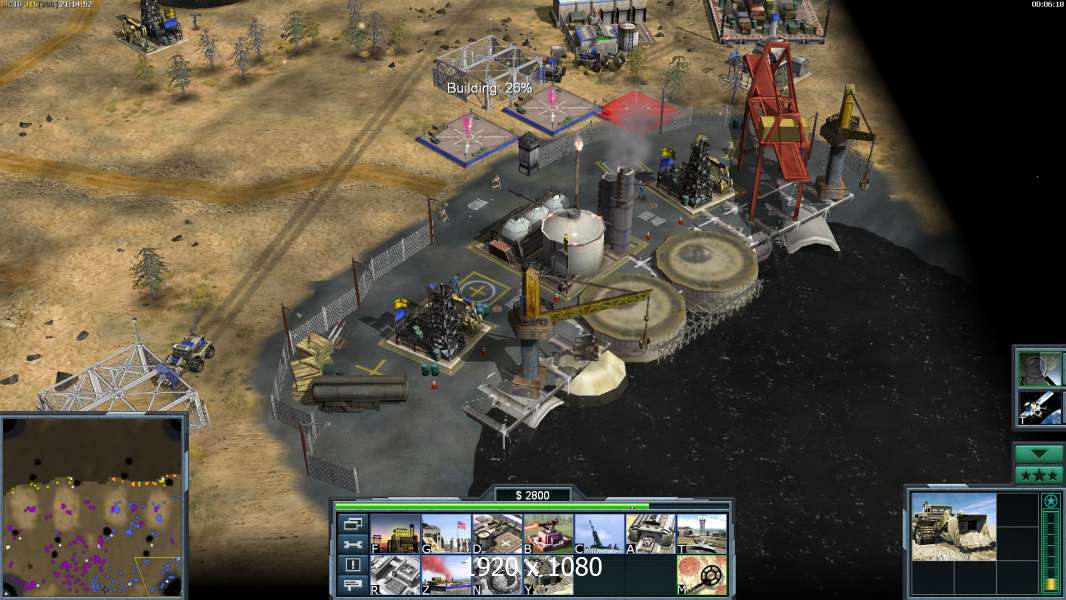Choose the airfield control tower icon
The width and height of the screenshot is (1066, 600).
(701, 534)
